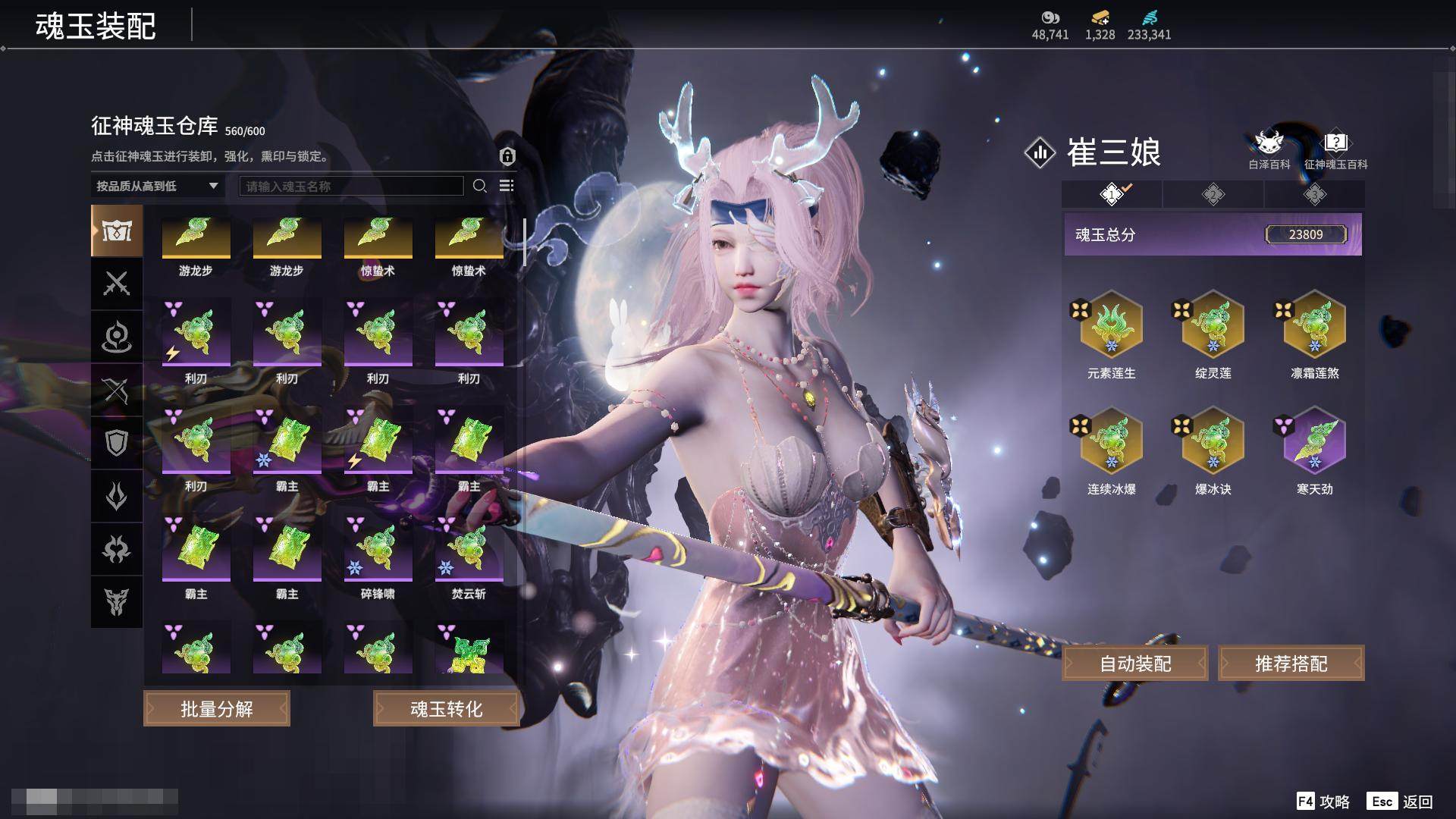Focus the soul jade name search field
The width and height of the screenshot is (1456, 819).
pyautogui.click(x=351, y=186)
